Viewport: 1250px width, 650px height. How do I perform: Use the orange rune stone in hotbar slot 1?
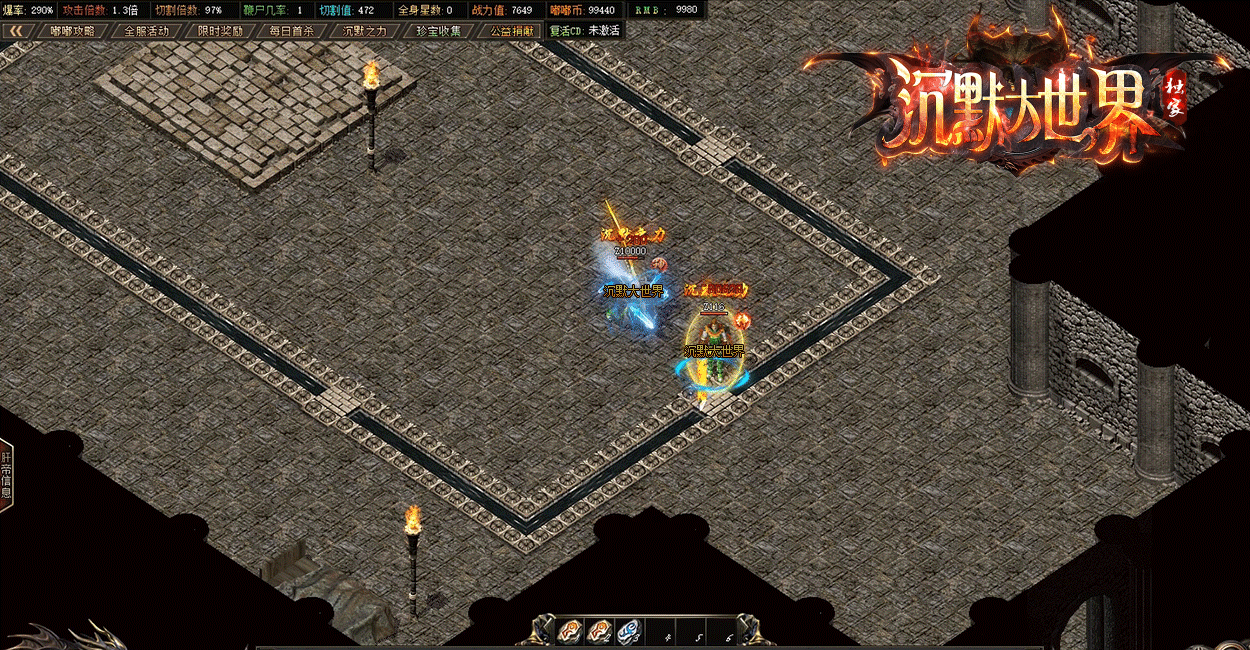tap(571, 631)
